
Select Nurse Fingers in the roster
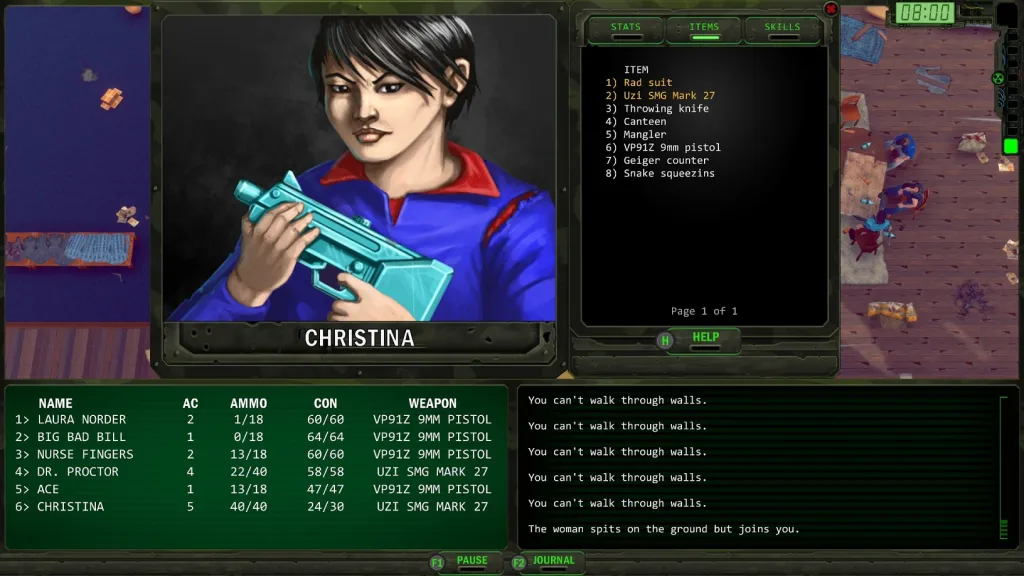tap(85, 454)
